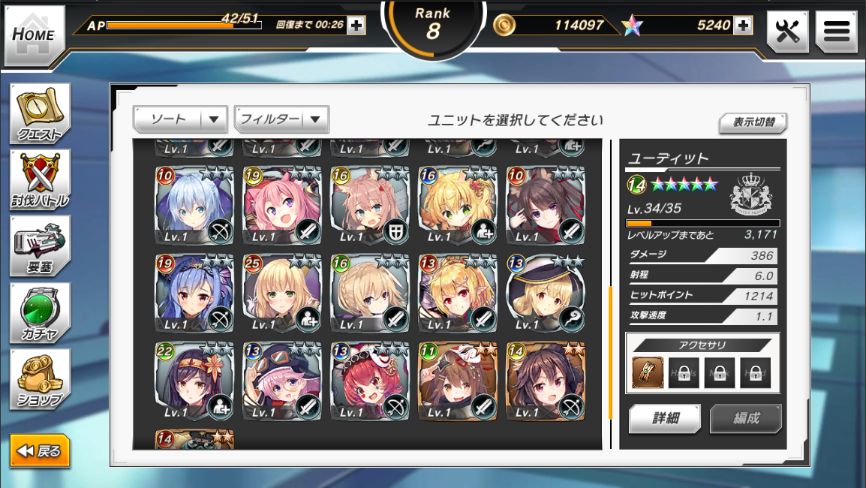The width and height of the screenshot is (866, 488).
Task: Open the クエスト quest menu
Action: coord(40,113)
